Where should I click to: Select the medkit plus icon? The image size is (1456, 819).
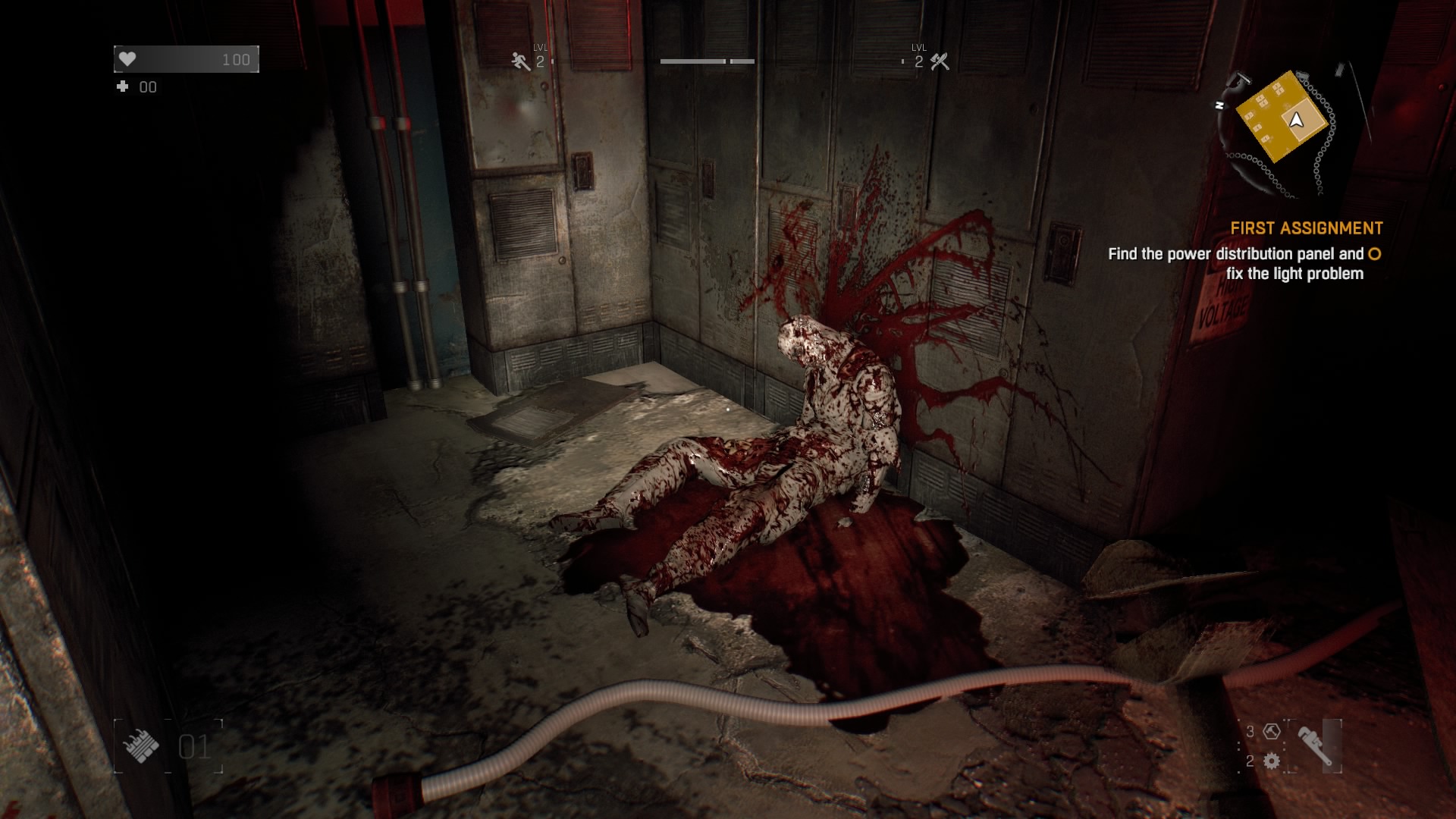pos(122,87)
